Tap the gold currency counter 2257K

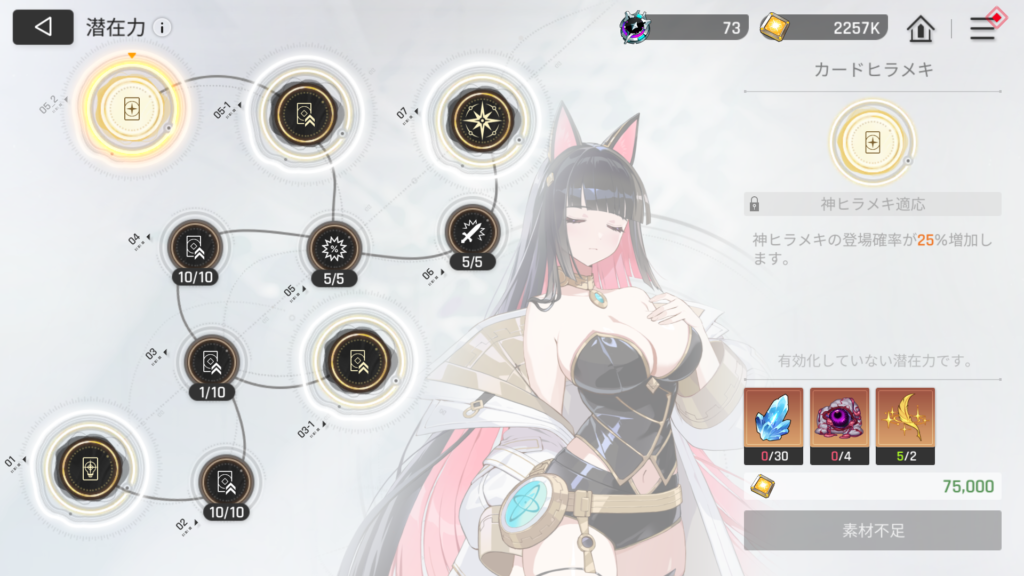coord(823,27)
